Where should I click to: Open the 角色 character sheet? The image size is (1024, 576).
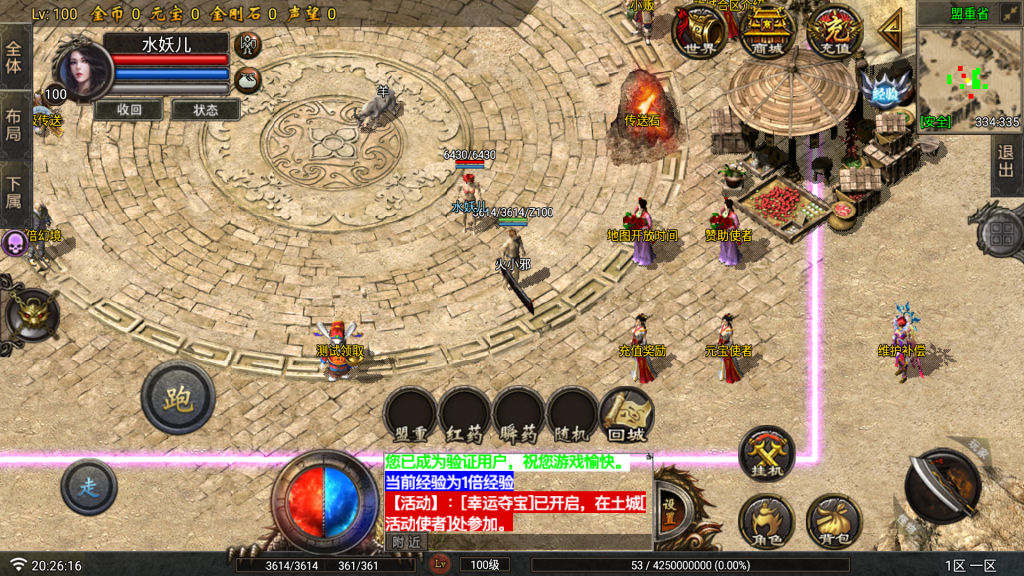click(x=766, y=521)
